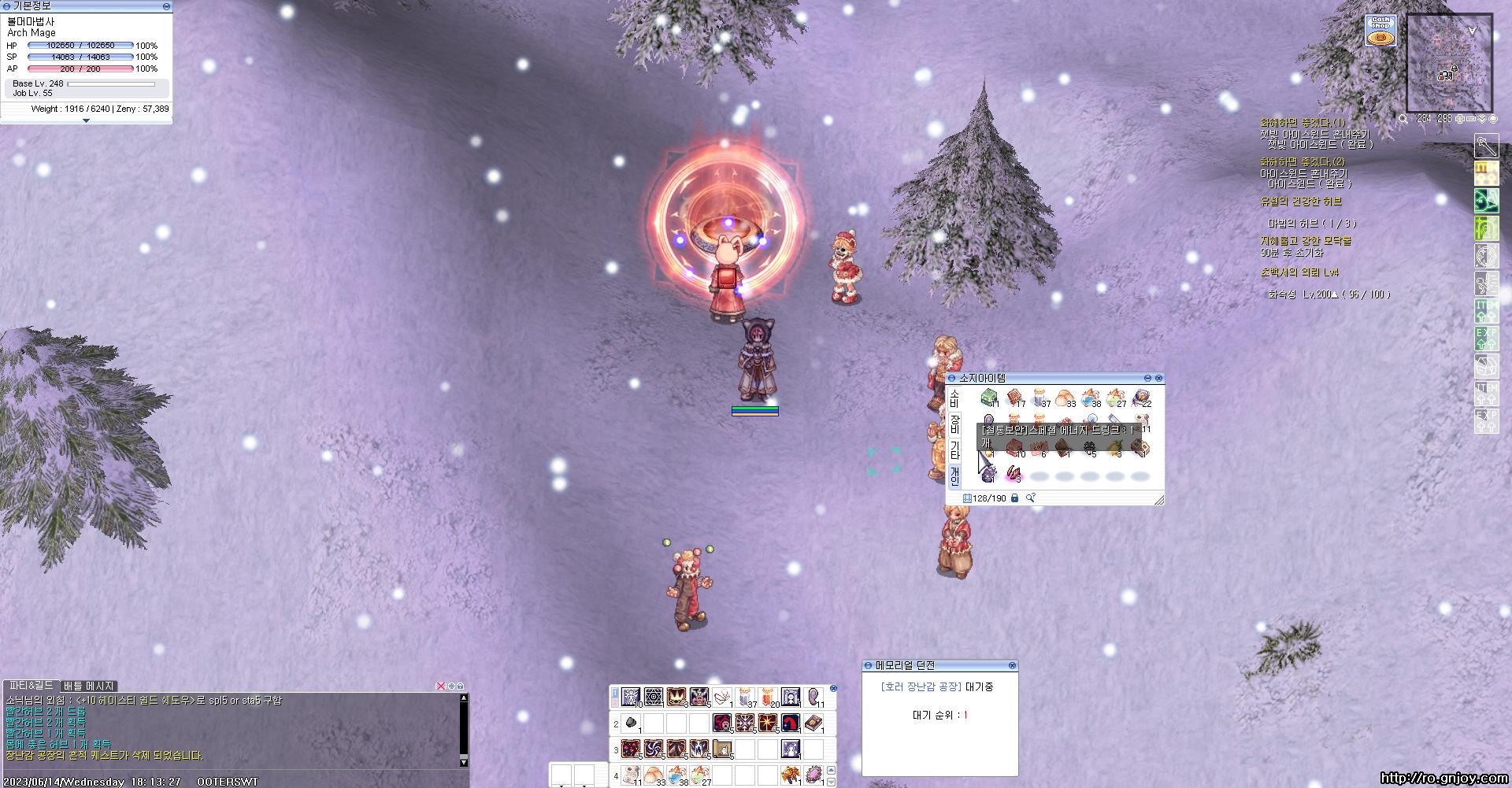Select the 소비 consumables tab
1512x788 pixels.
(954, 398)
